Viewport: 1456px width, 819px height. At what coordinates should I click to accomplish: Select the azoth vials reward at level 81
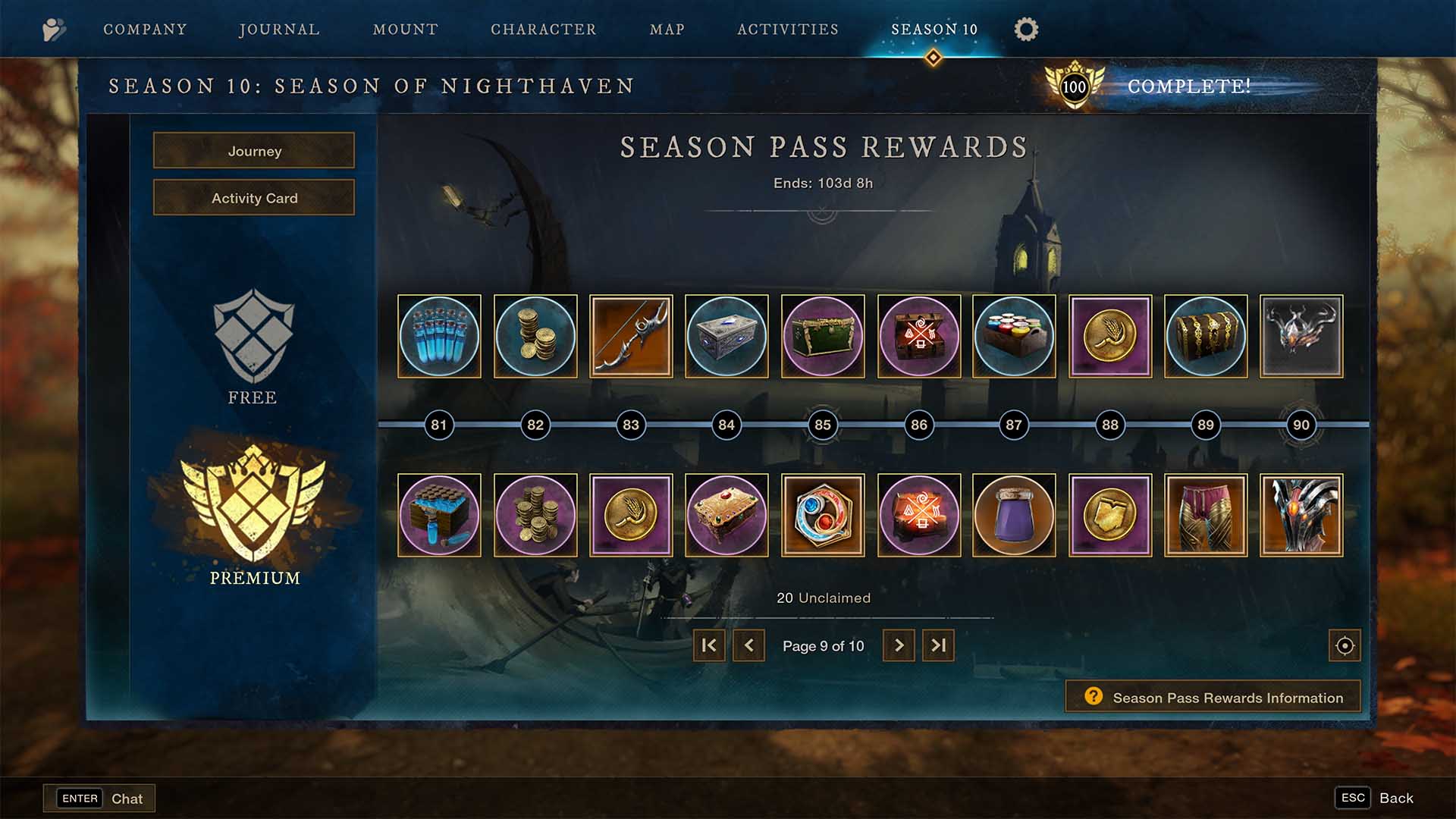[439, 336]
